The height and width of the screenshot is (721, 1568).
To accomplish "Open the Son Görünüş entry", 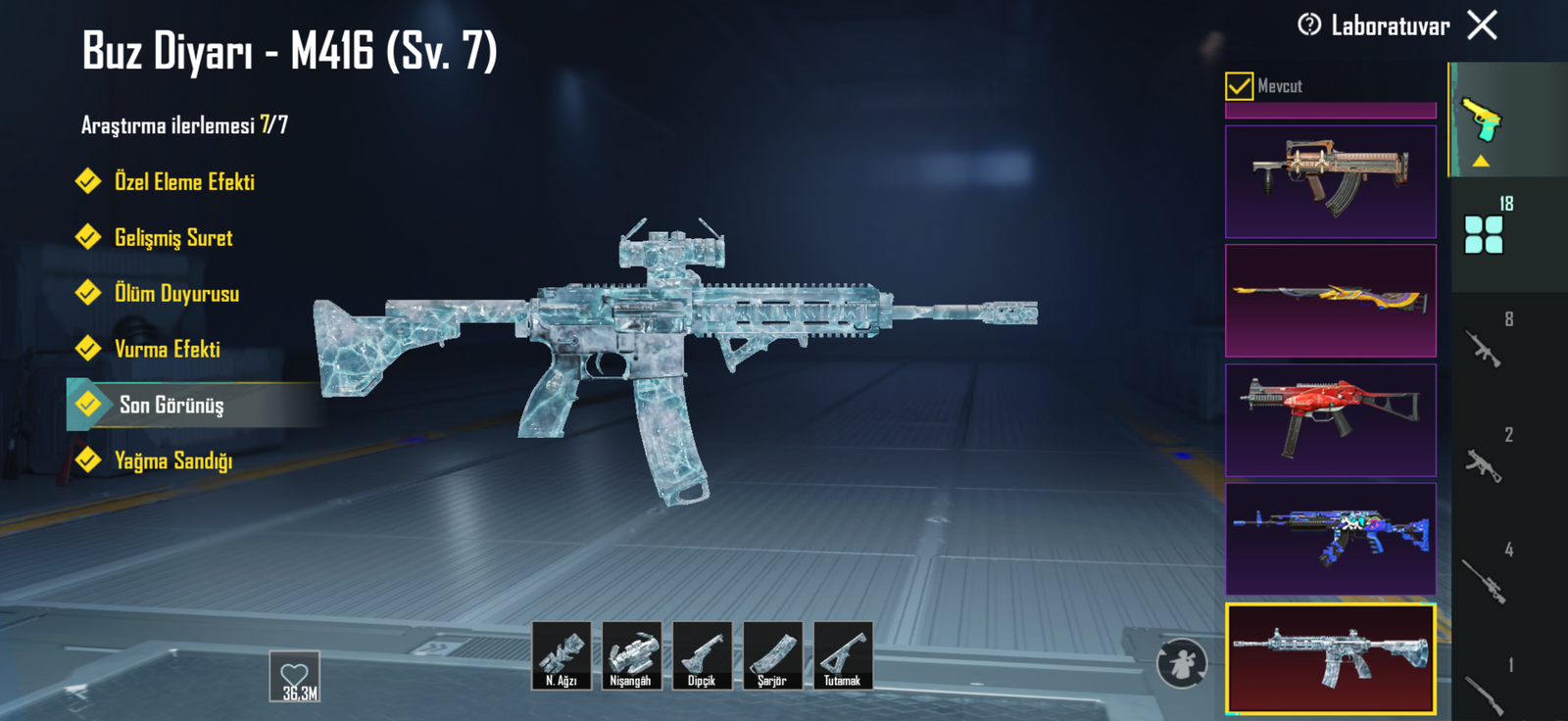I will tap(171, 406).
